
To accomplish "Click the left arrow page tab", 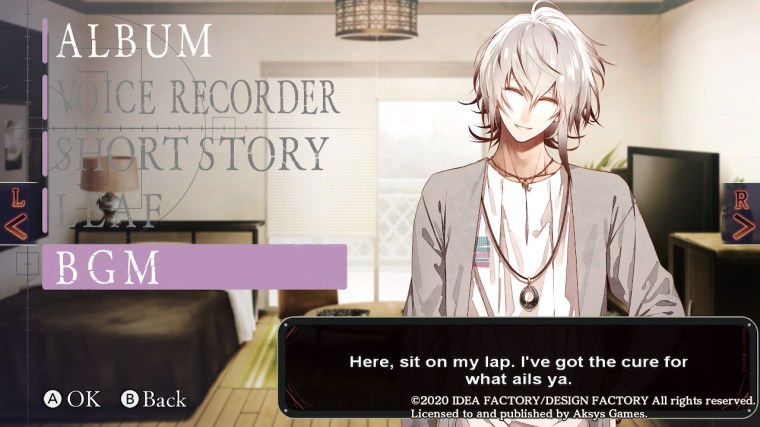I will point(17,213).
